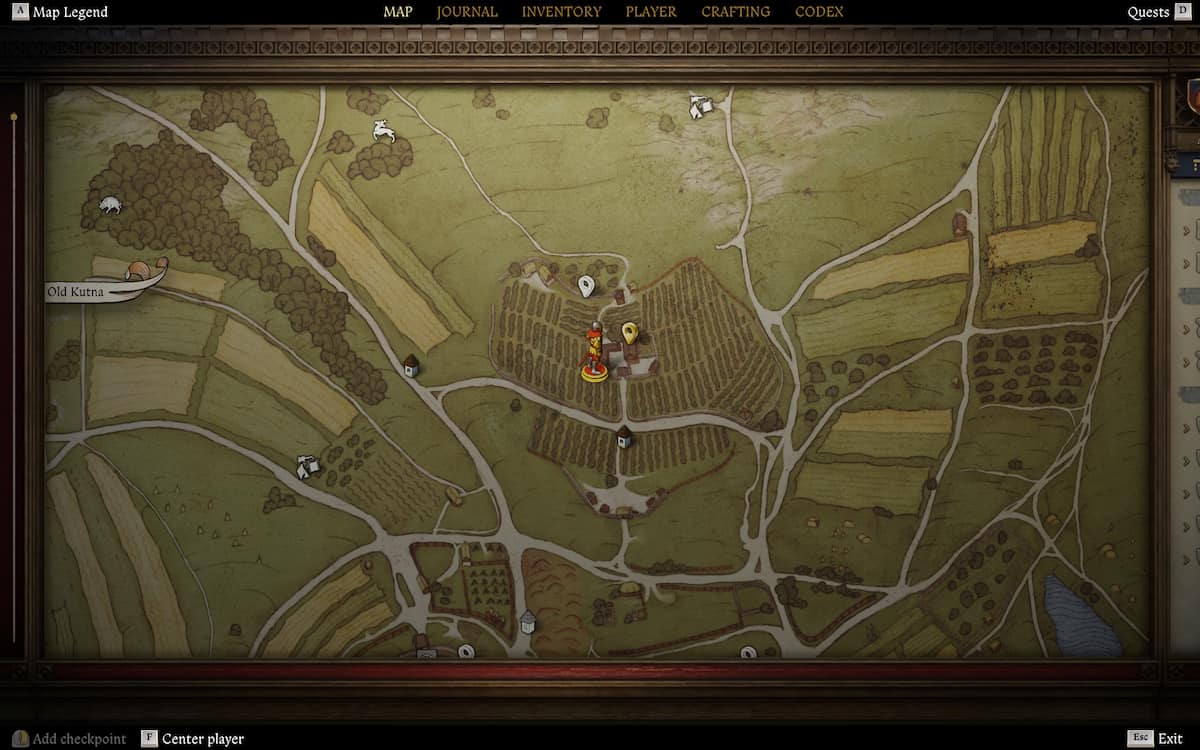Exit the map screen
This screenshot has height=750, width=1200.
[x=1169, y=739]
